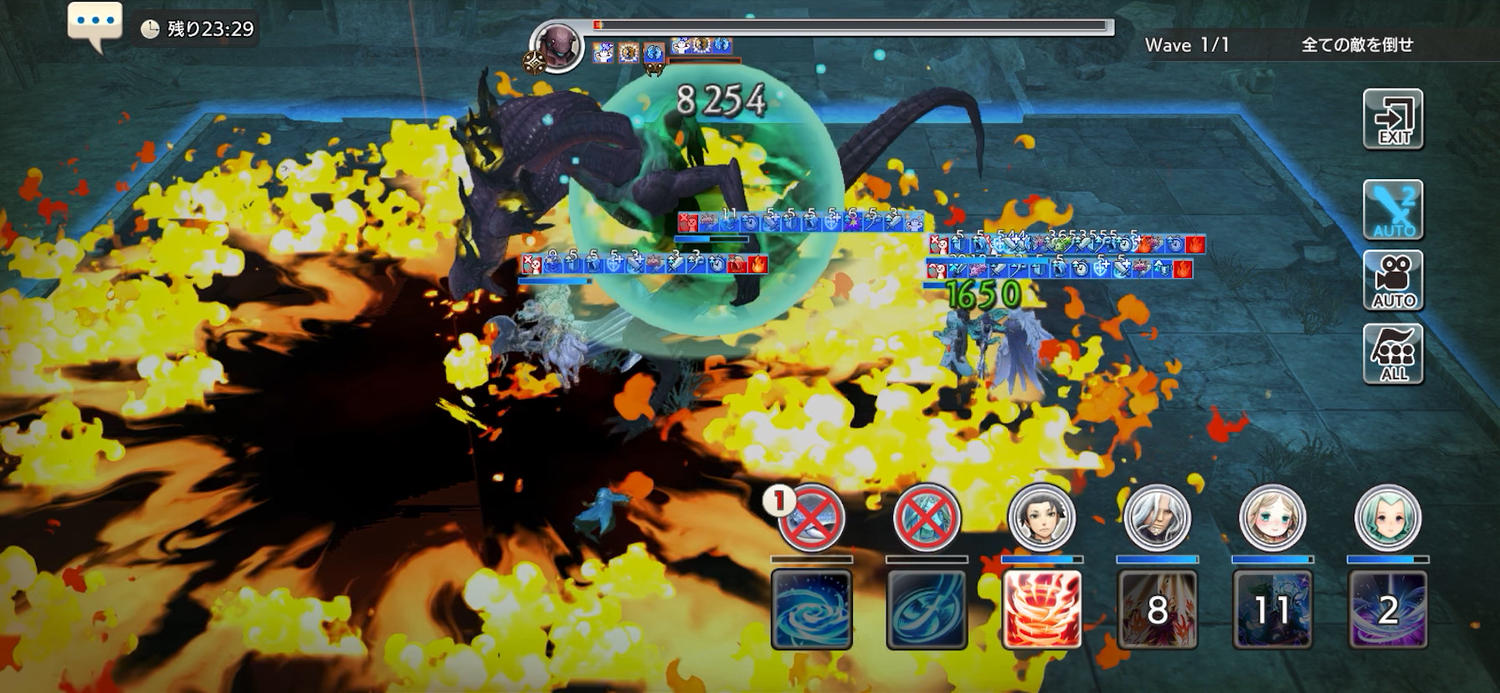Toggle the AUTO camera button
The height and width of the screenshot is (693, 1500).
(x=1393, y=281)
